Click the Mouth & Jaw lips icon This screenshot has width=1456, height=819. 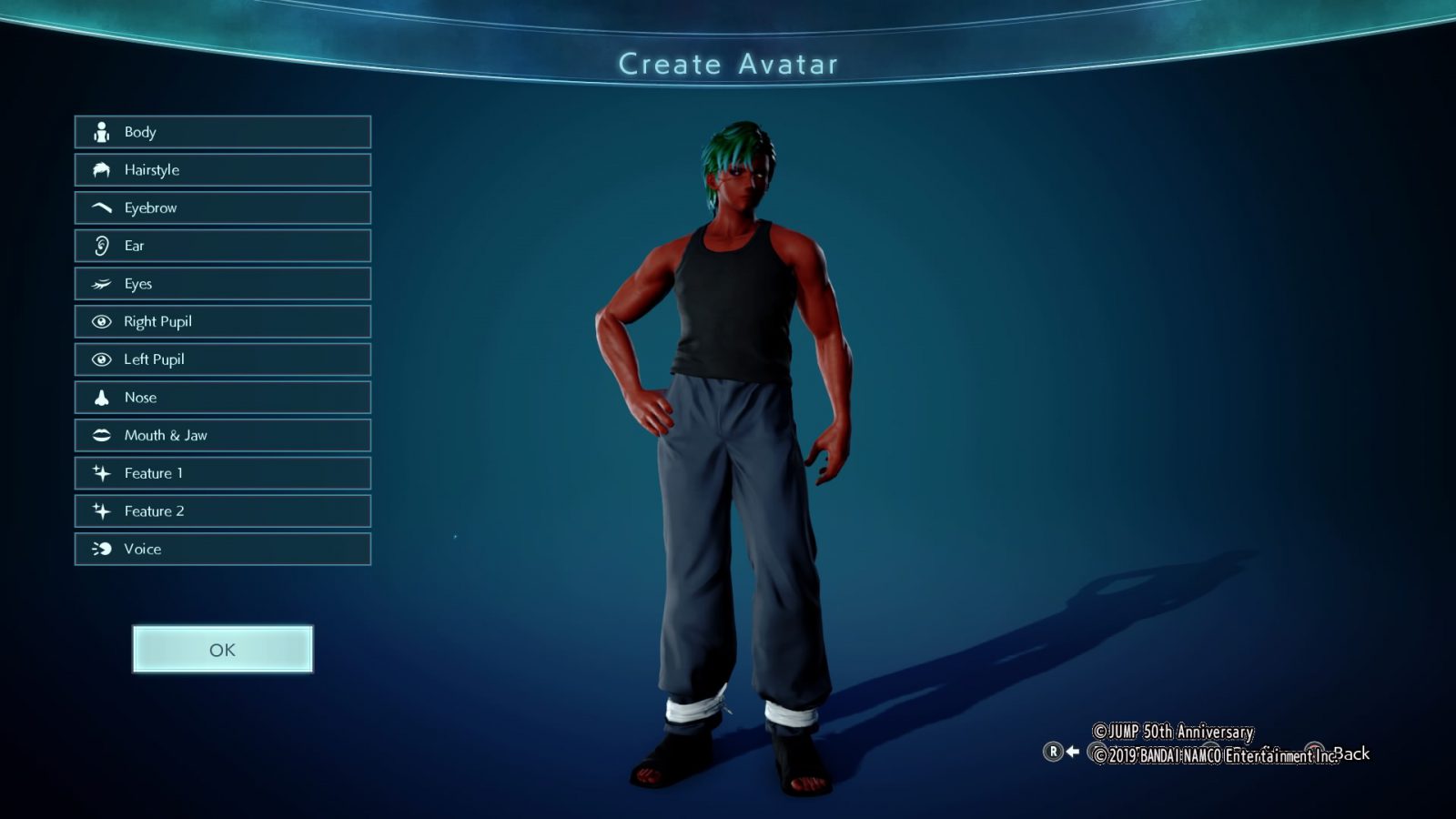pyautogui.click(x=100, y=435)
